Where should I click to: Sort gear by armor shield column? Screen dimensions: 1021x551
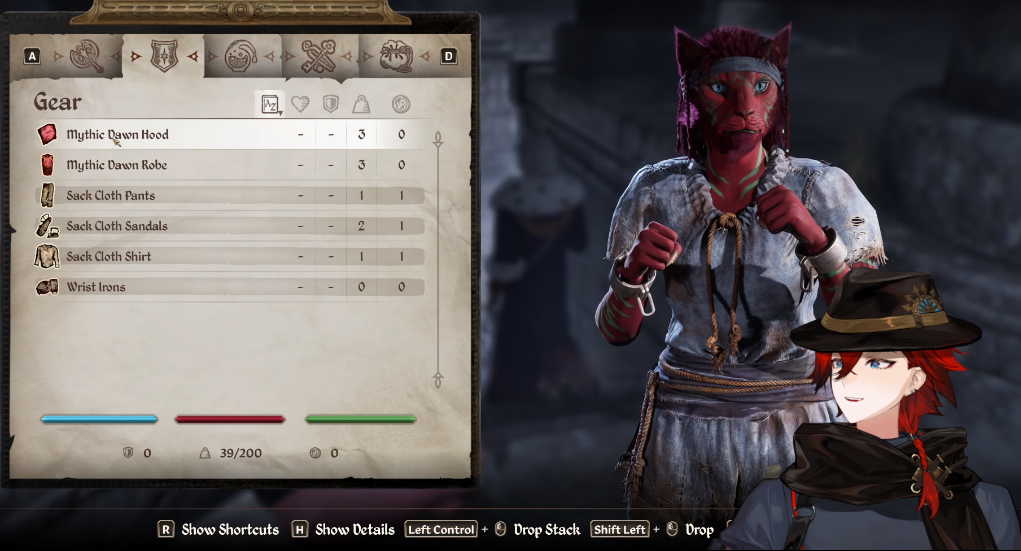[x=330, y=104]
